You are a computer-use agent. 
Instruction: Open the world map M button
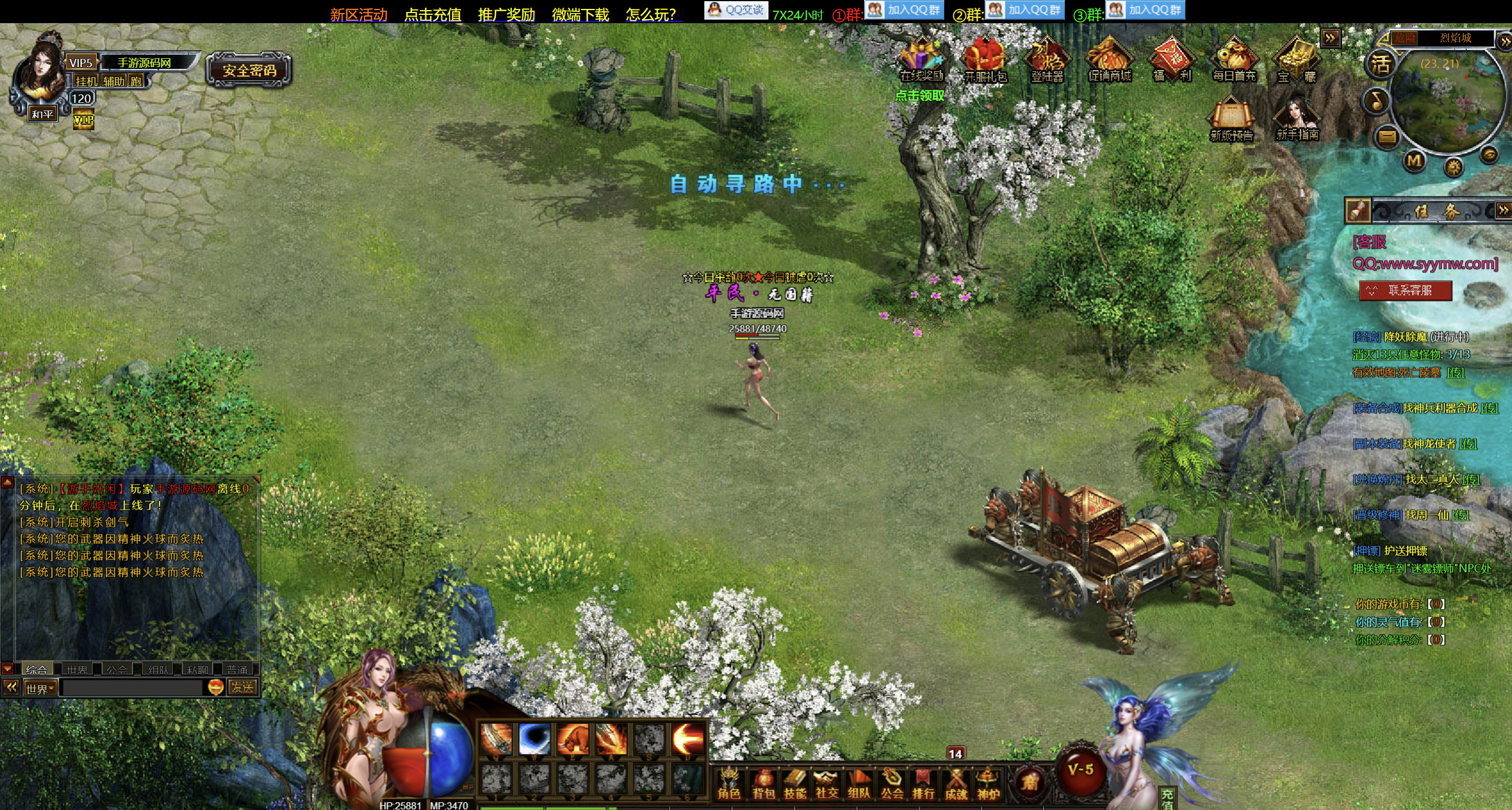click(1414, 160)
